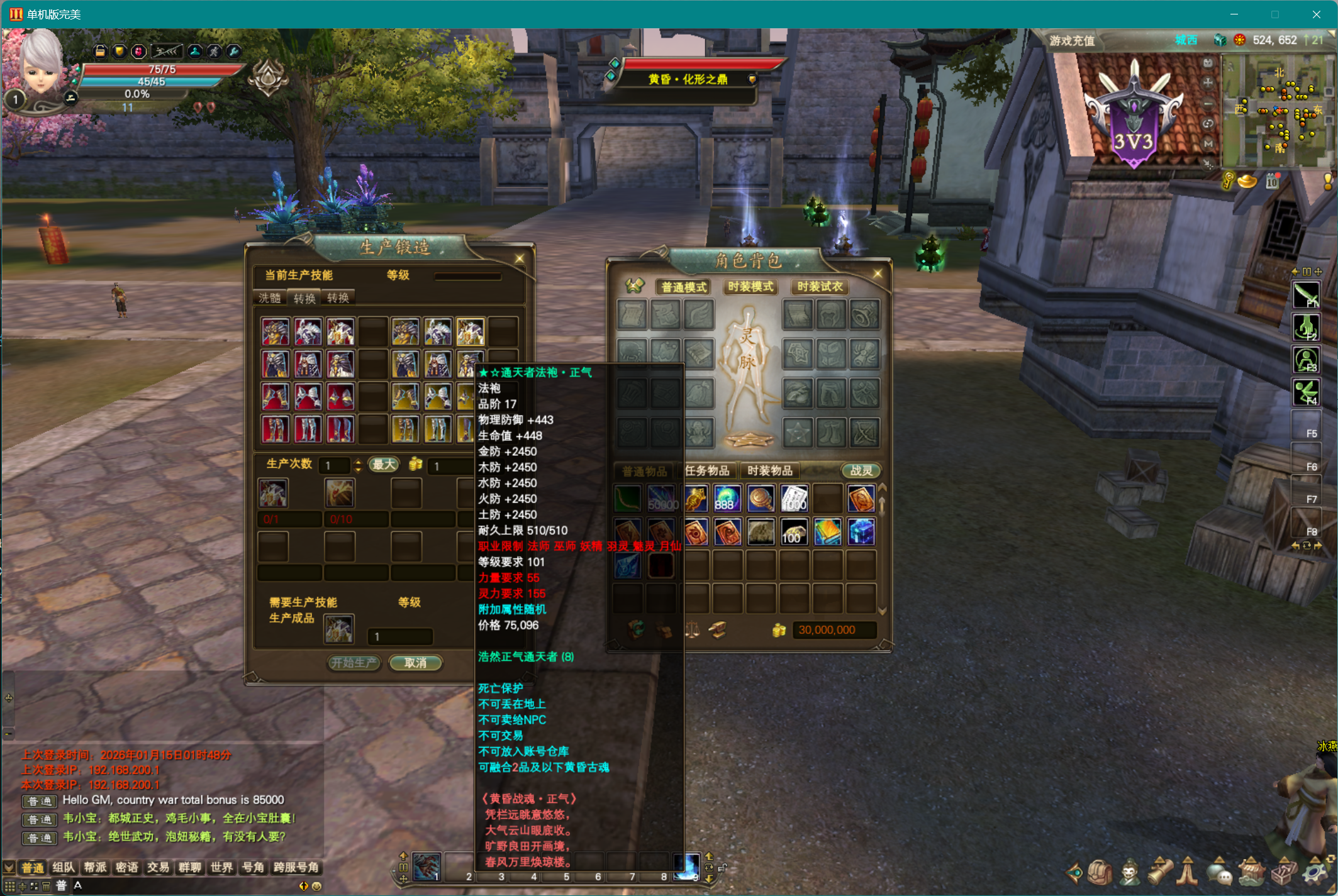Image resolution: width=1338 pixels, height=896 pixels.
Task: Set production count with 最大 button
Action: pos(384,465)
